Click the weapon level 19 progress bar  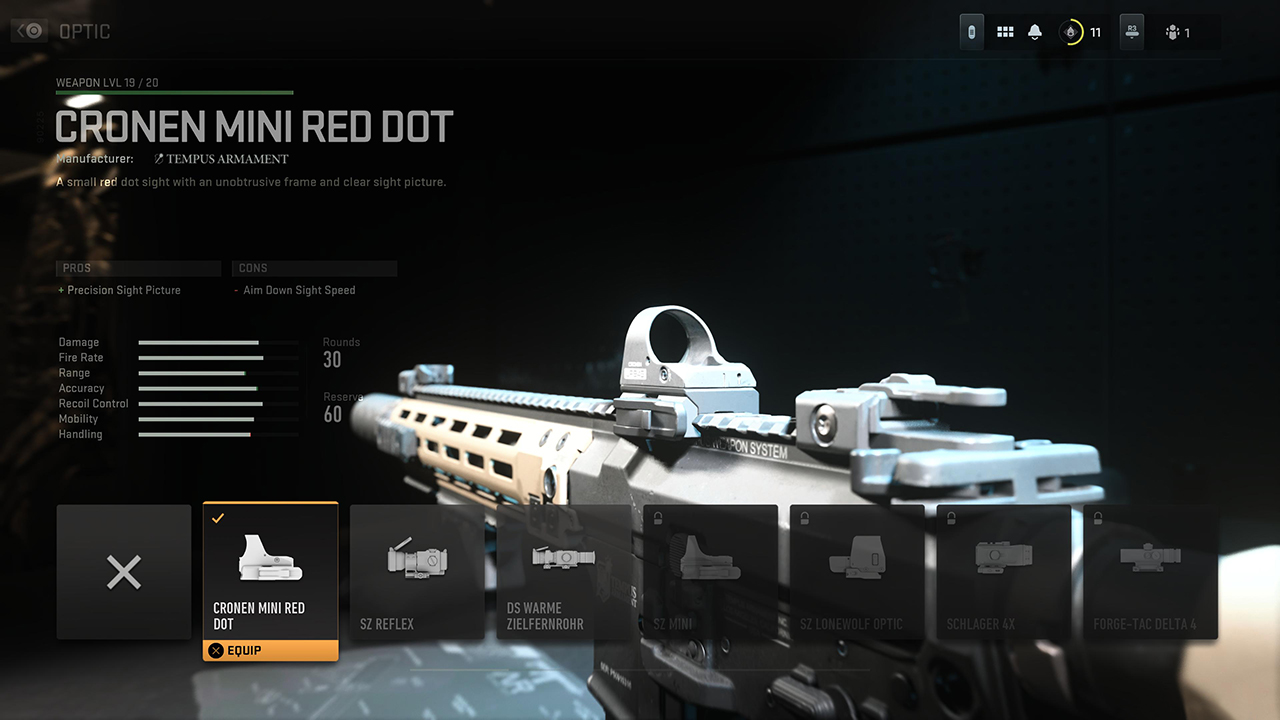click(x=175, y=91)
